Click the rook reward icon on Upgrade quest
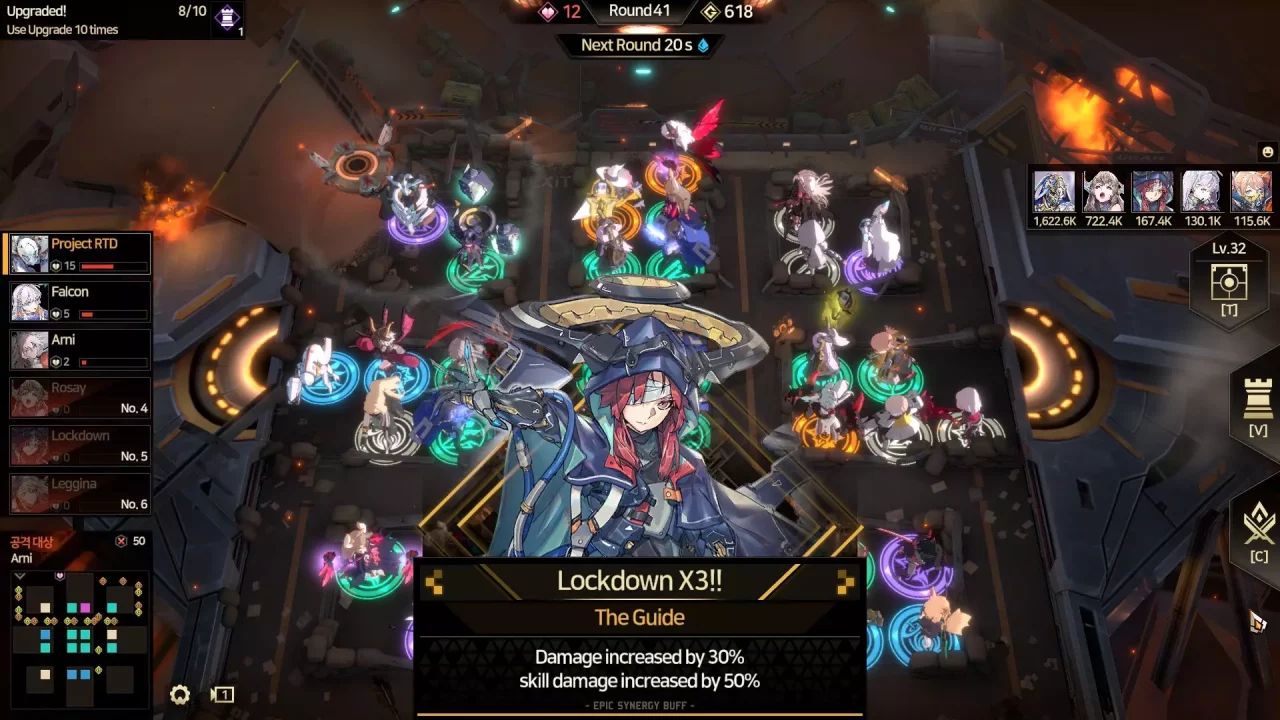 (x=227, y=19)
